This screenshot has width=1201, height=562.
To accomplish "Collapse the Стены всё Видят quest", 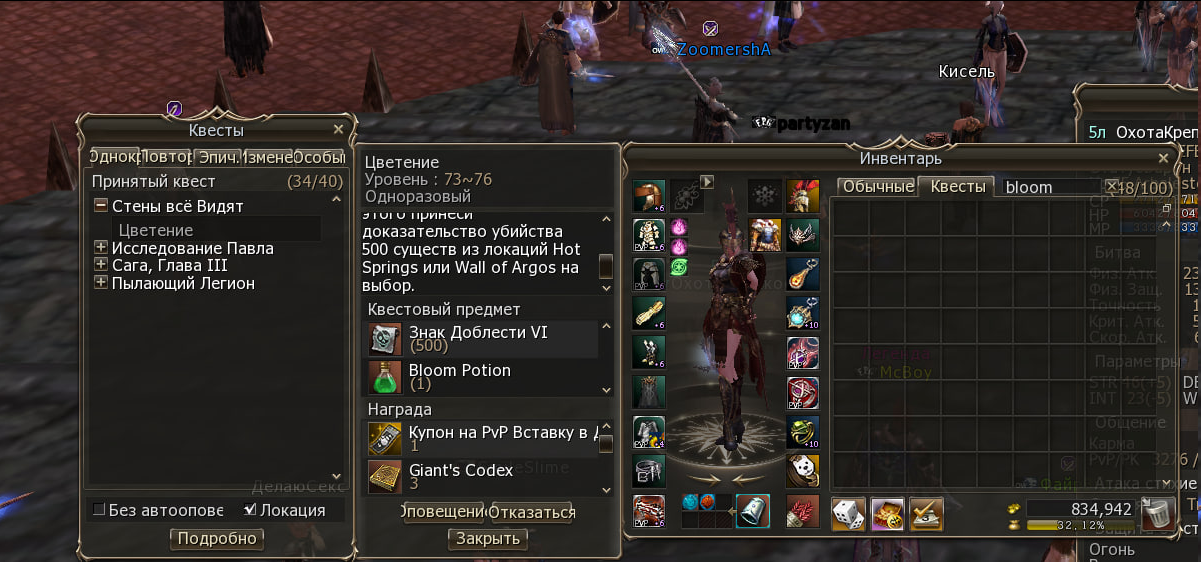I will coord(100,206).
